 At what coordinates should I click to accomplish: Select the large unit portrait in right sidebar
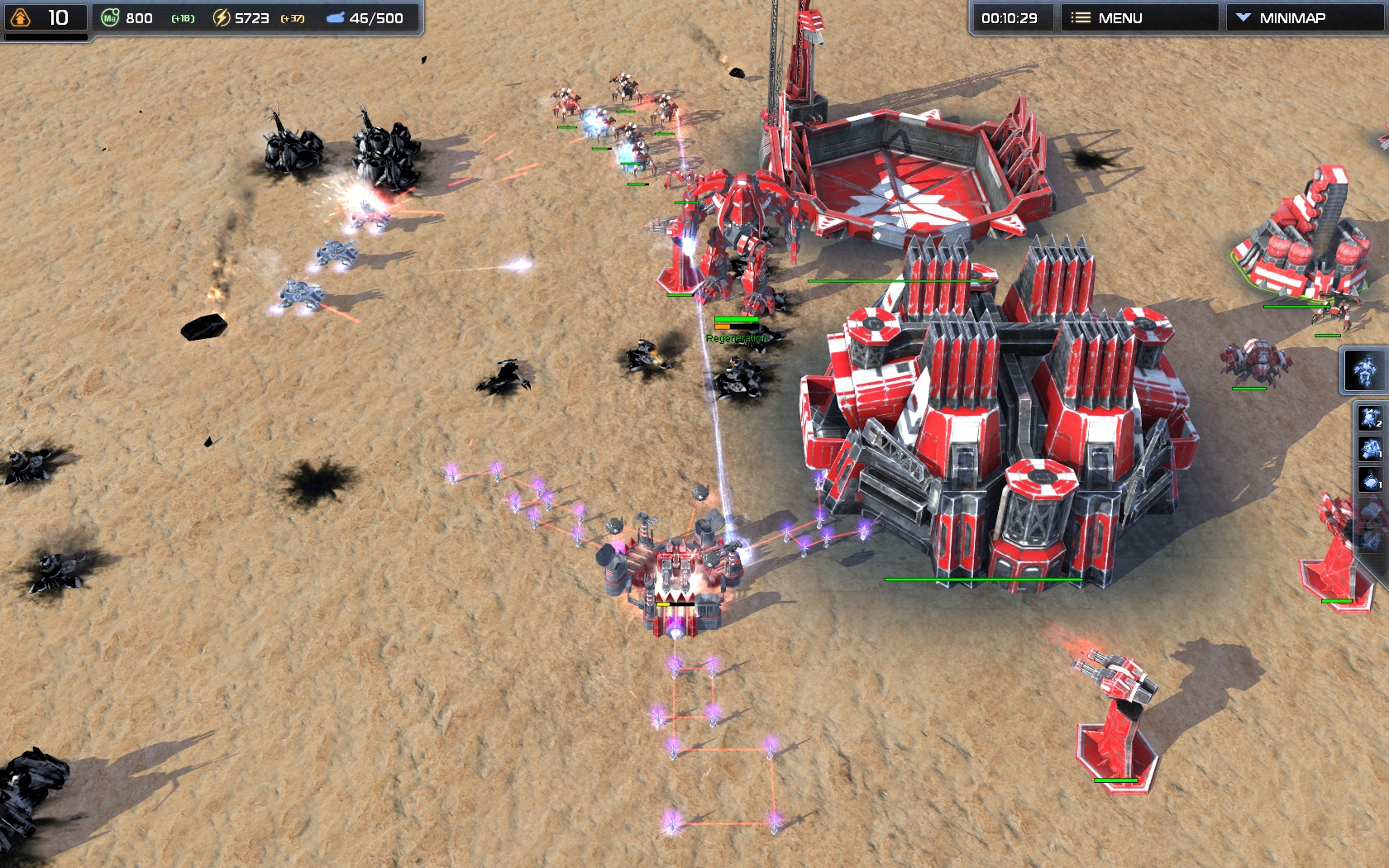1364,370
